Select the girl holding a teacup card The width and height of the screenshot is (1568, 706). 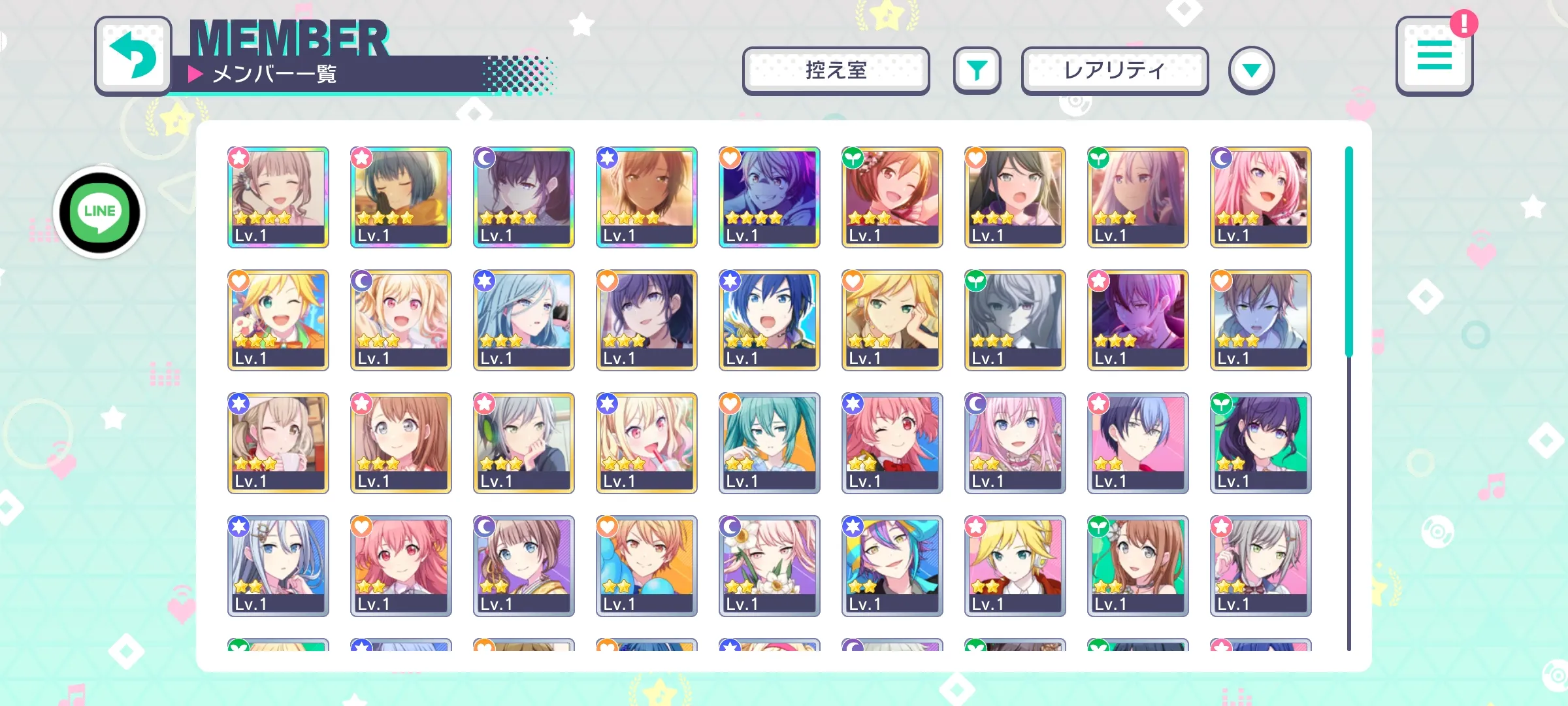pos(278,443)
